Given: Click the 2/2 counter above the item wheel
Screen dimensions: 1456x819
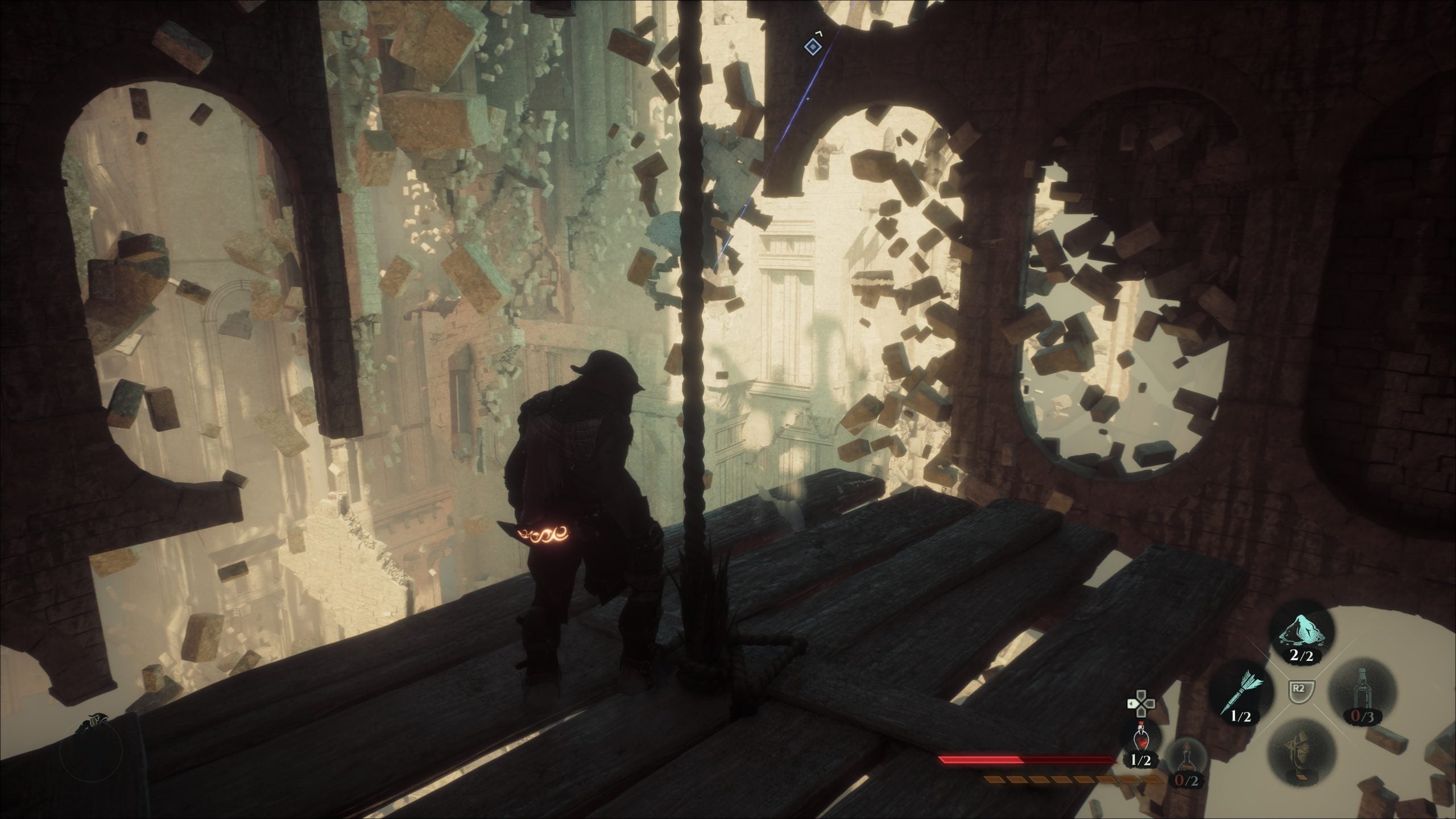Looking at the screenshot, I should (x=1301, y=655).
